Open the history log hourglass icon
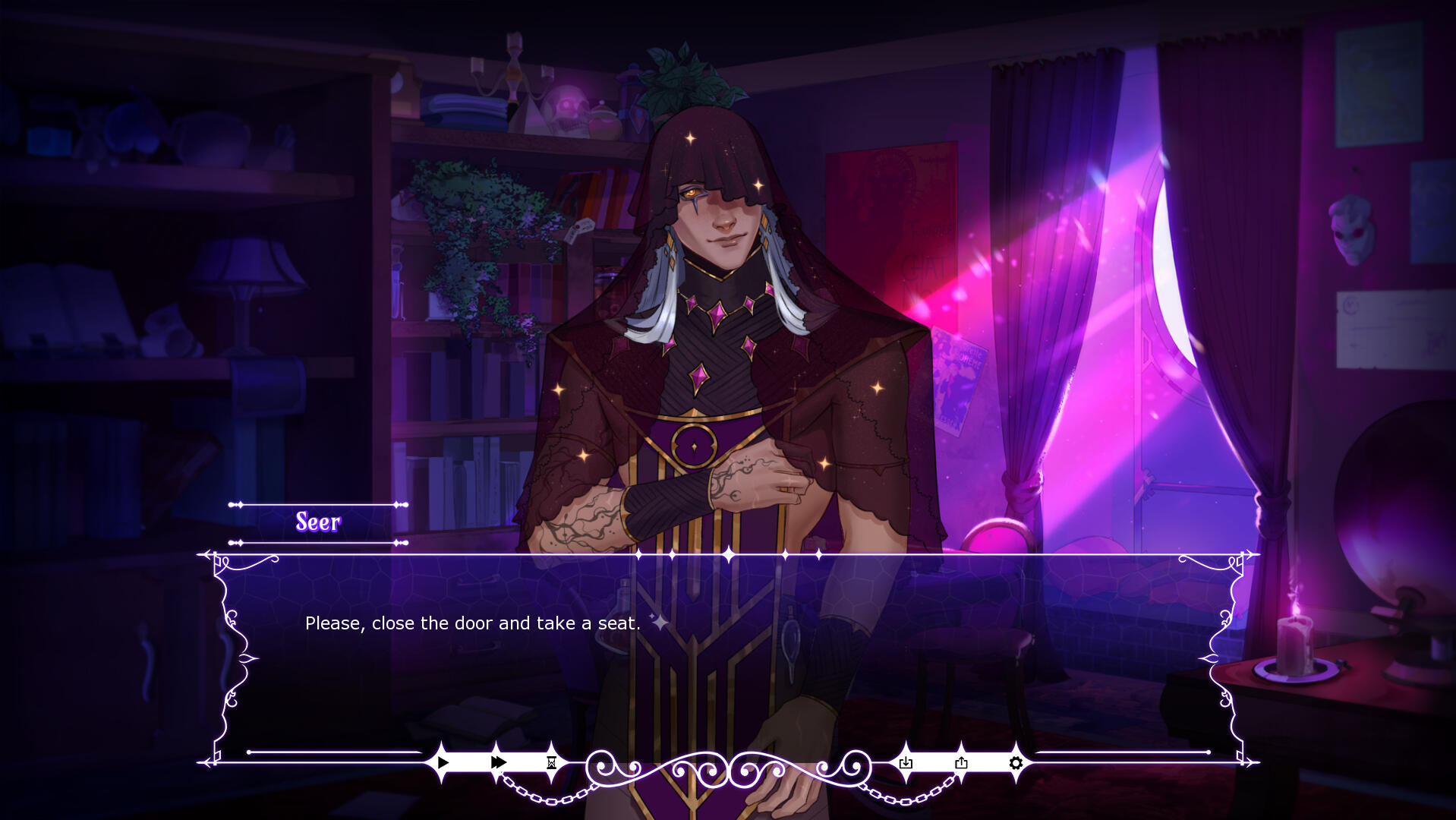 point(552,762)
